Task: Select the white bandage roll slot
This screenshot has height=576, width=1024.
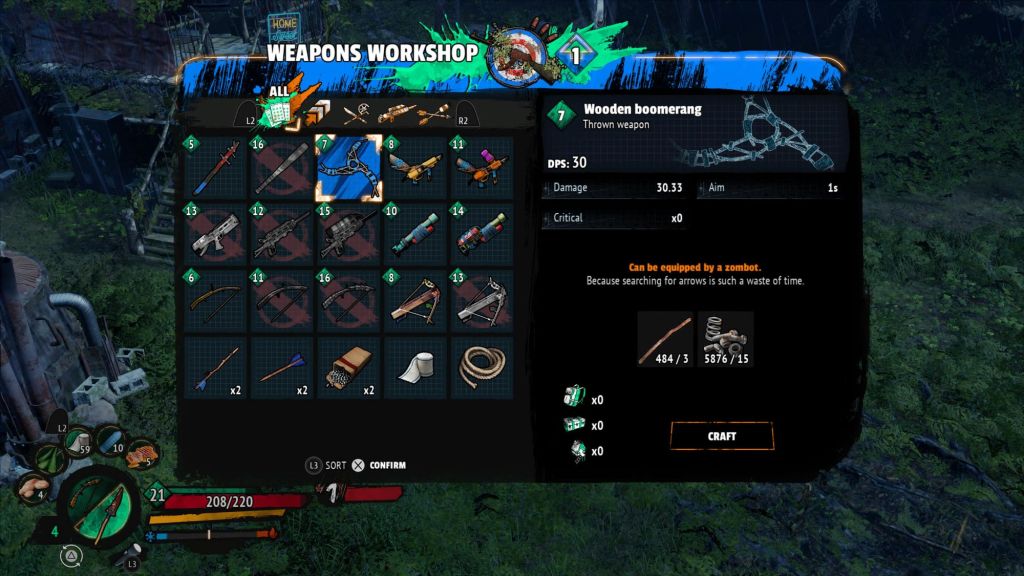Action: click(414, 368)
